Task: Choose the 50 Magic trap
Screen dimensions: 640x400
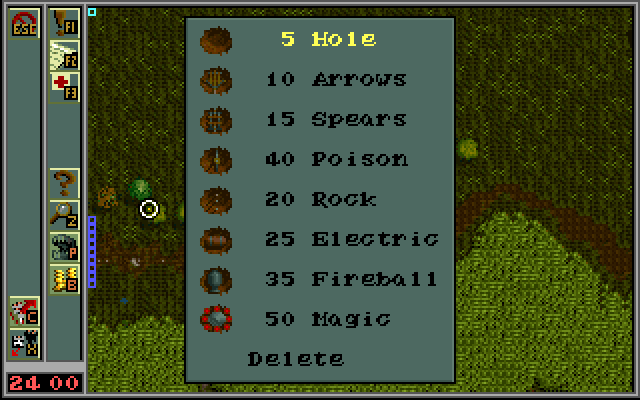Action: click(x=326, y=320)
